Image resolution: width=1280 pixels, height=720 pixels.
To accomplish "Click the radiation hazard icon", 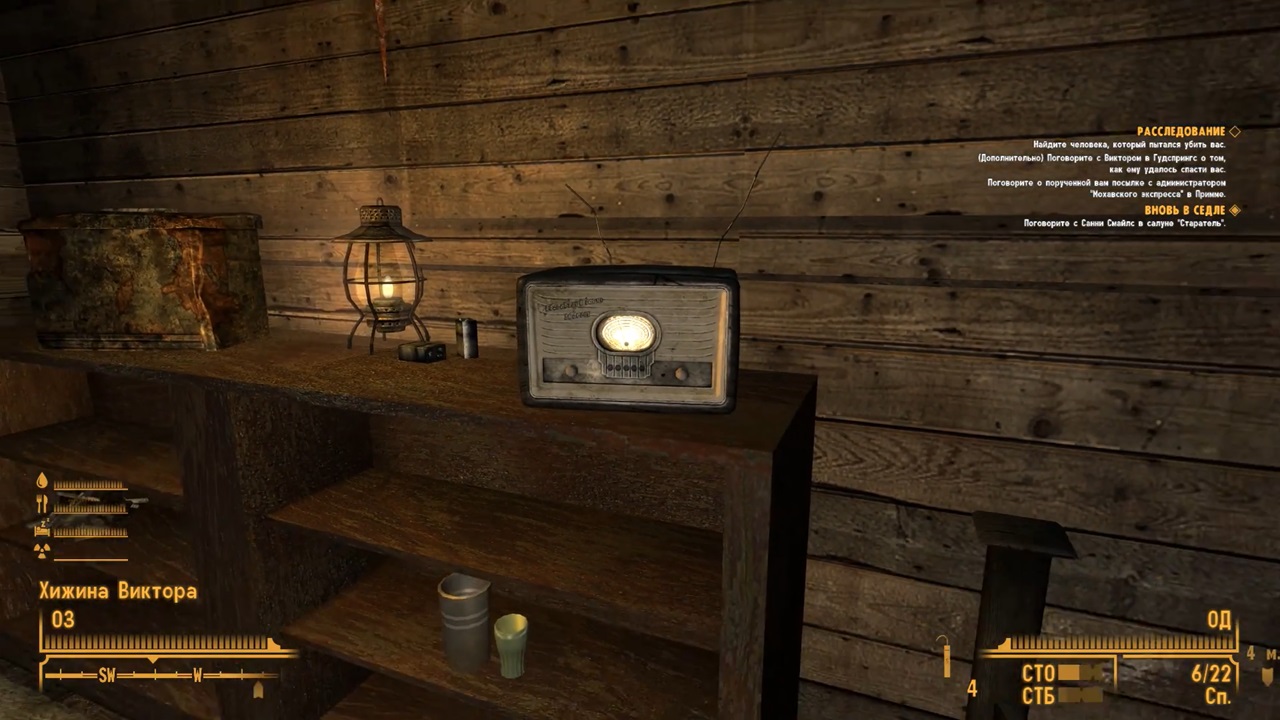I will 42,551.
